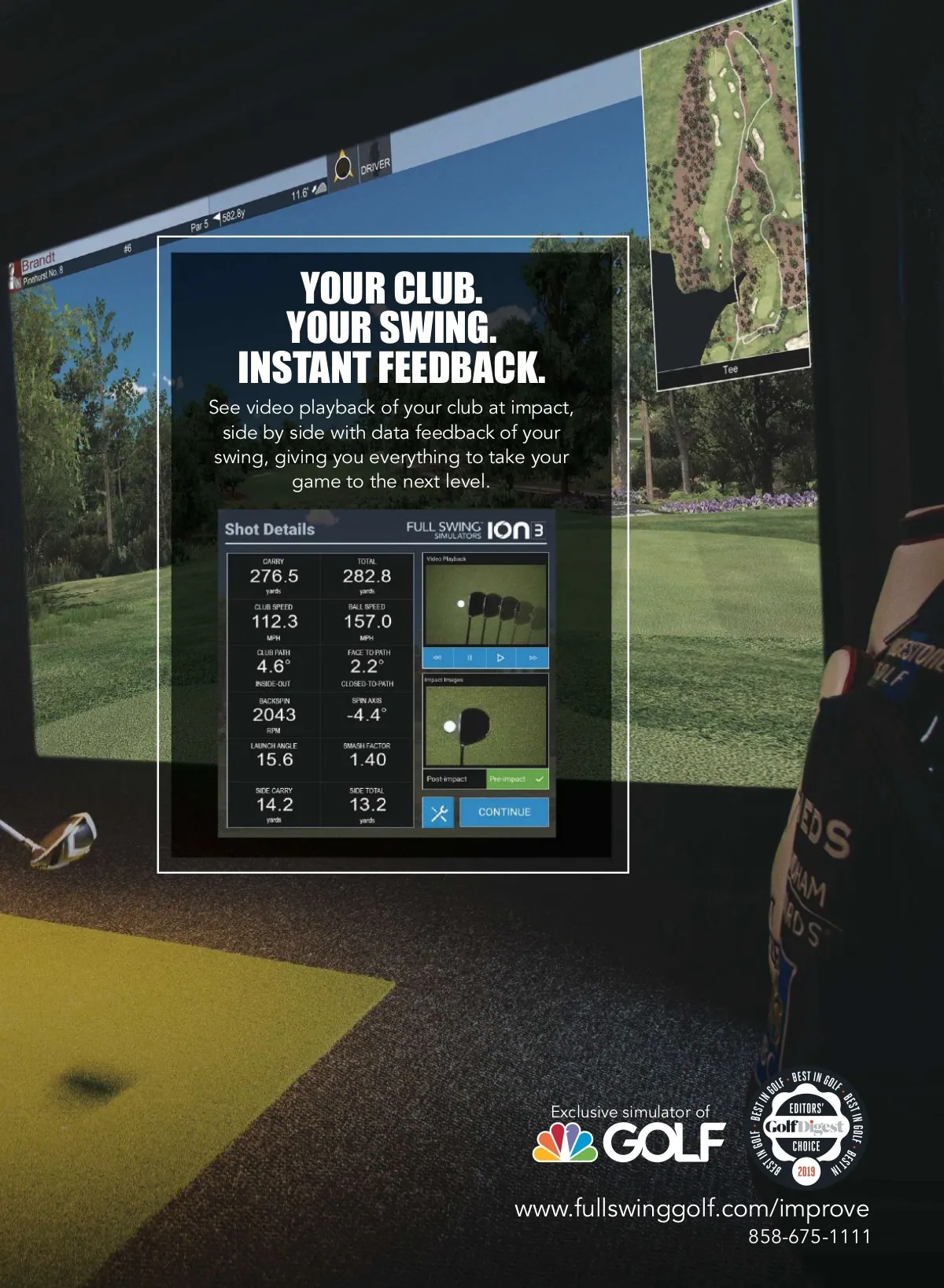Fast-forward the swing video
The image size is (944, 1288).
pyautogui.click(x=533, y=657)
